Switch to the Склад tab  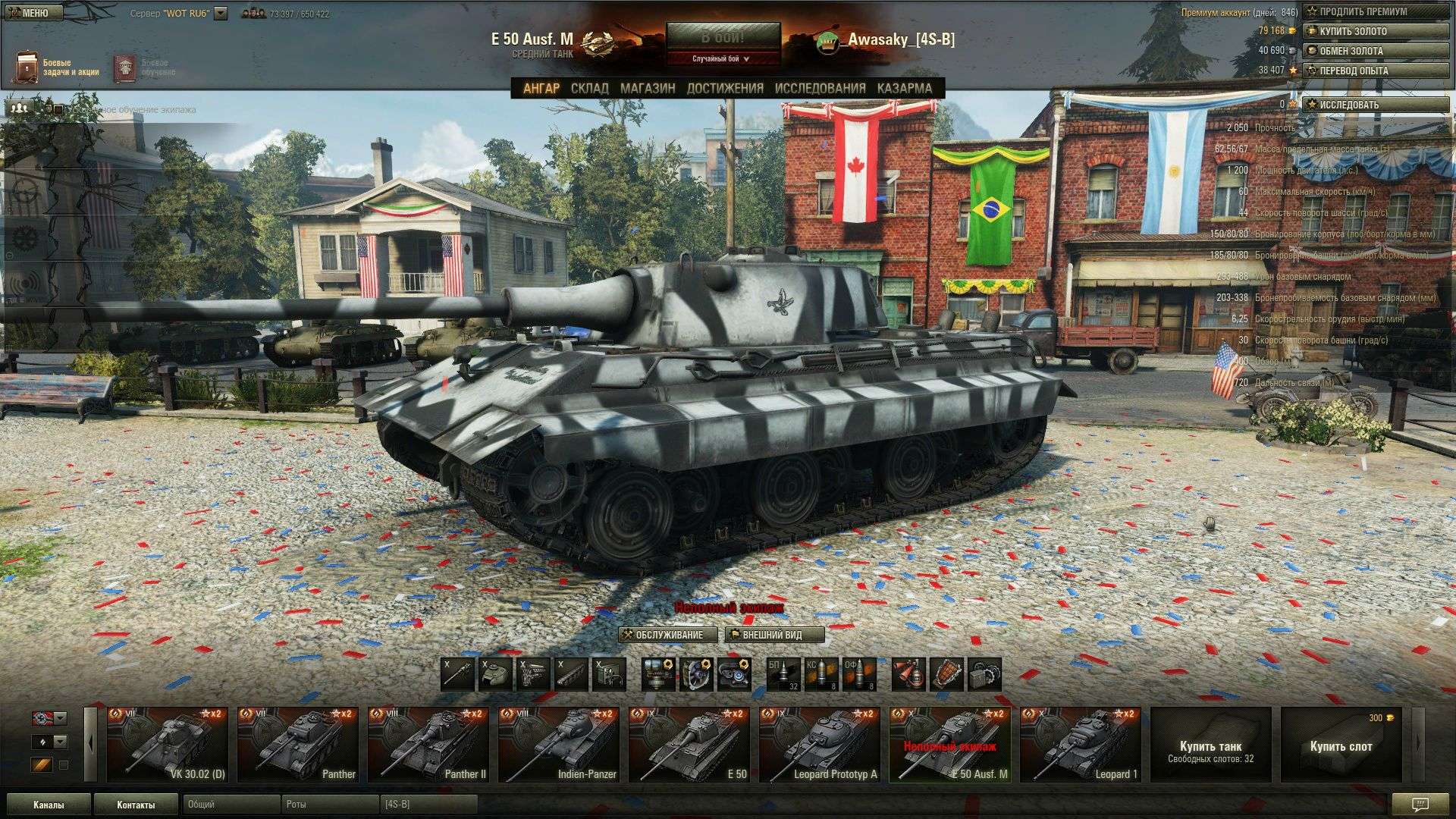coord(589,88)
